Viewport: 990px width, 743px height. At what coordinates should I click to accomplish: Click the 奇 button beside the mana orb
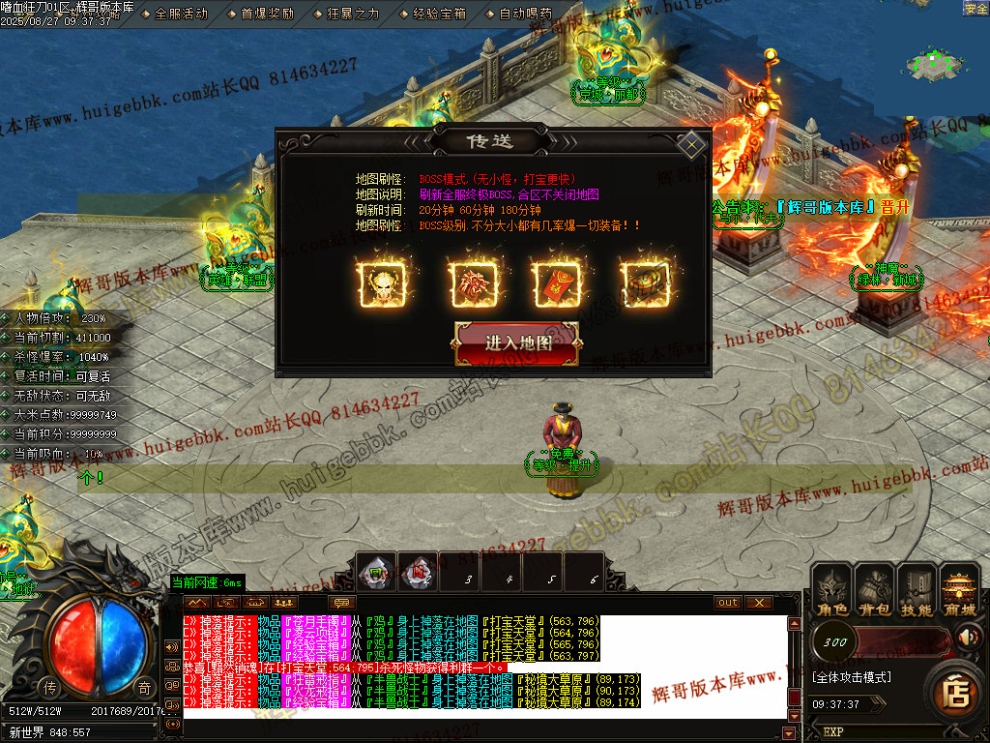coord(145,687)
